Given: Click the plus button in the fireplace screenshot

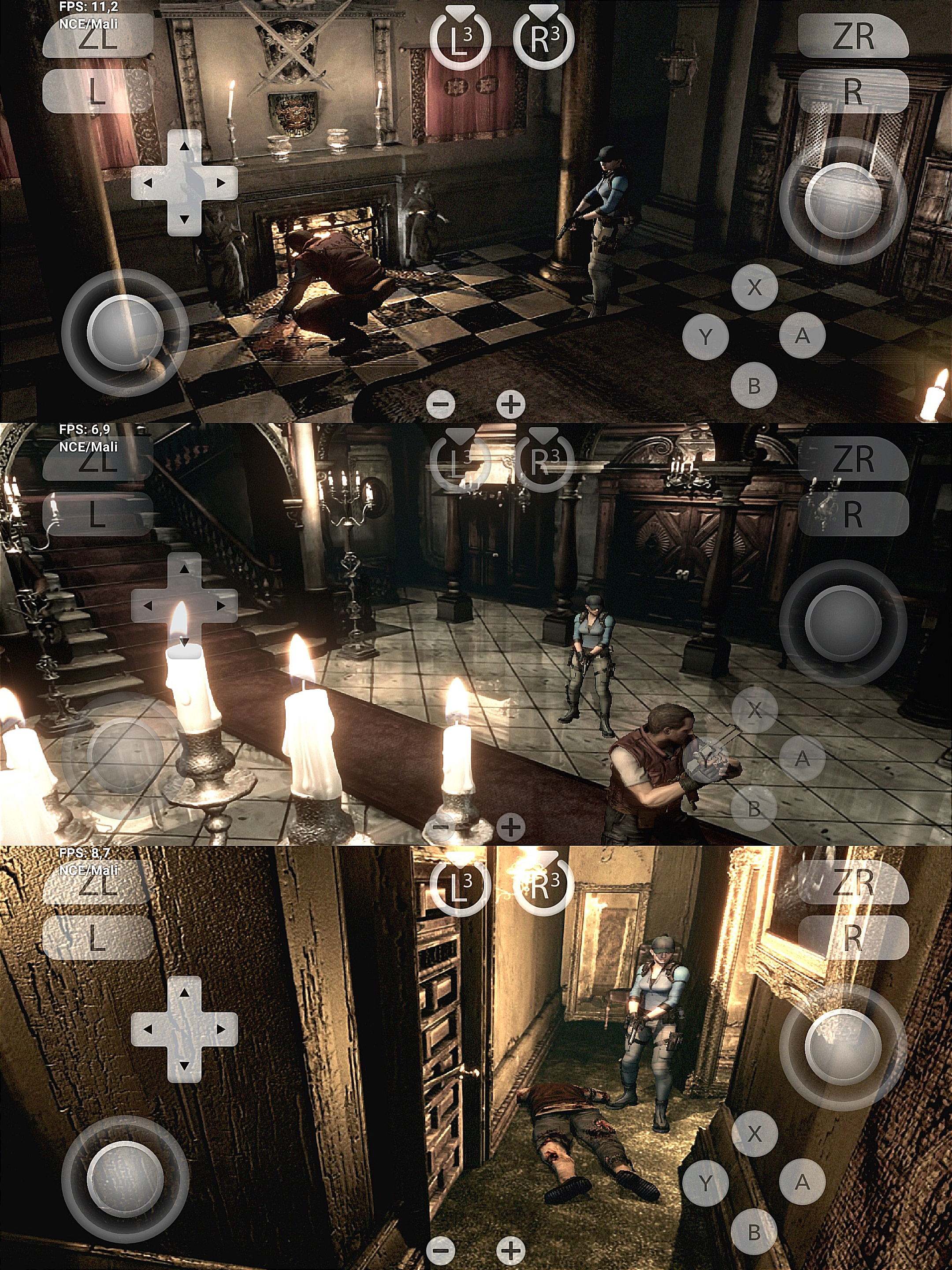Looking at the screenshot, I should [511, 405].
